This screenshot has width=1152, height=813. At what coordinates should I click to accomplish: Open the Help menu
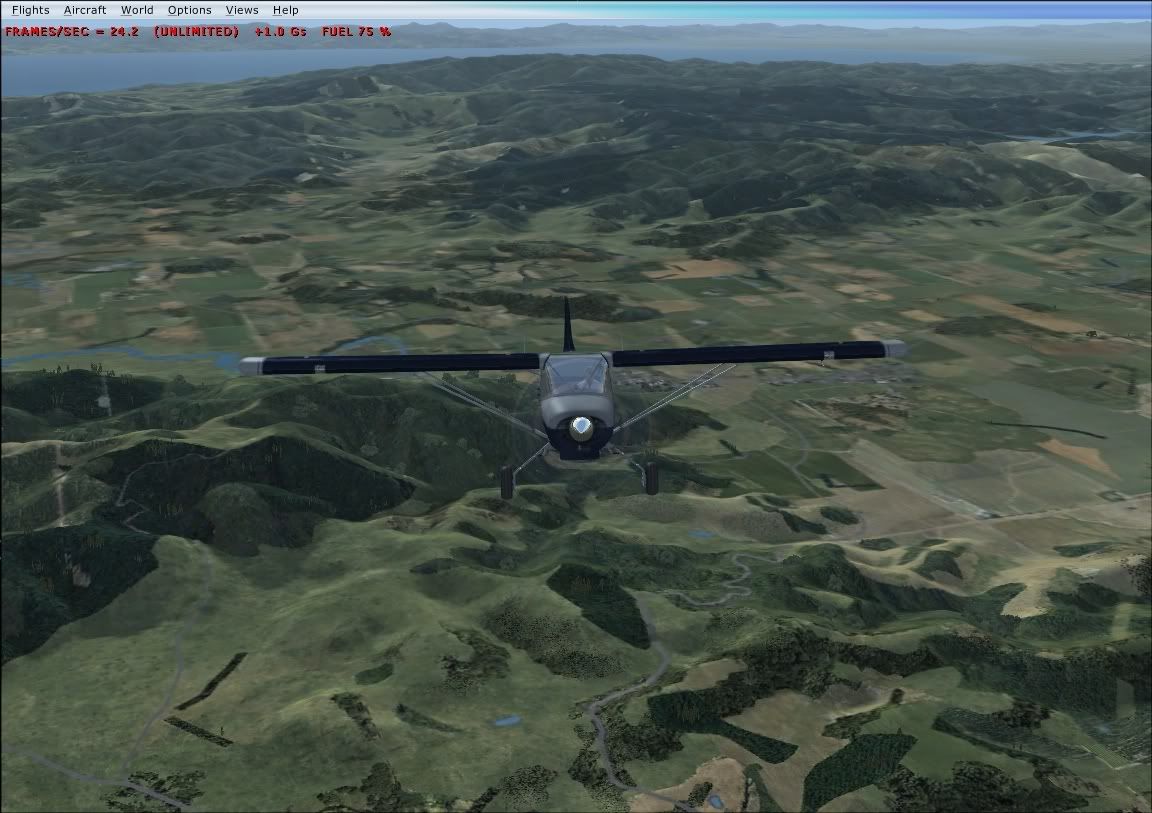click(286, 10)
